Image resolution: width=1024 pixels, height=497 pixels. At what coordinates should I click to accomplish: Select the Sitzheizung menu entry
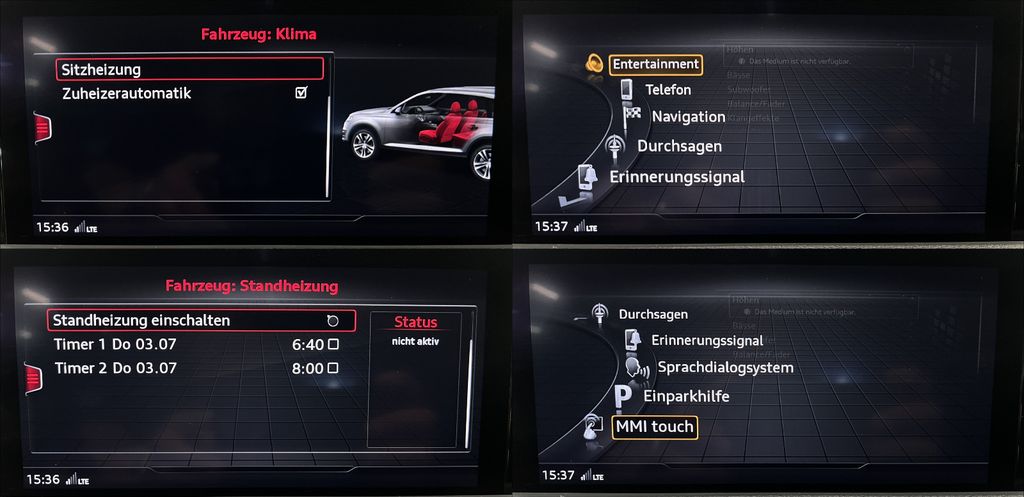pos(190,69)
